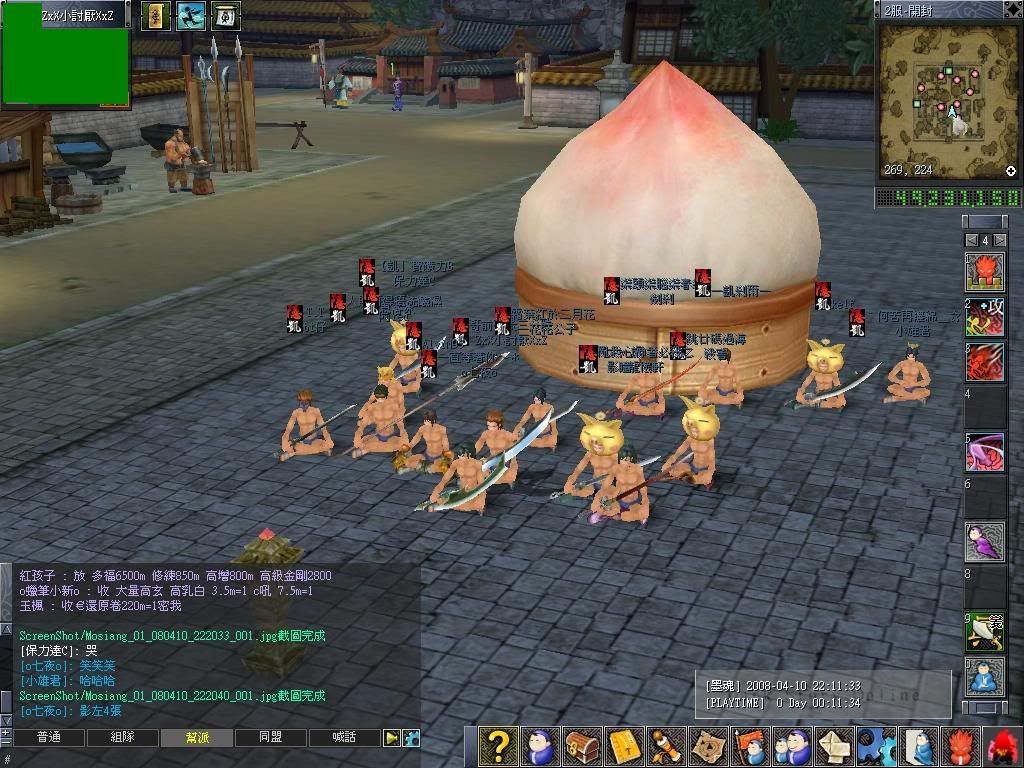This screenshot has width=1024, height=768.
Task: Click the yellow book icon in bottom toolbar
Action: pyautogui.click(x=624, y=747)
